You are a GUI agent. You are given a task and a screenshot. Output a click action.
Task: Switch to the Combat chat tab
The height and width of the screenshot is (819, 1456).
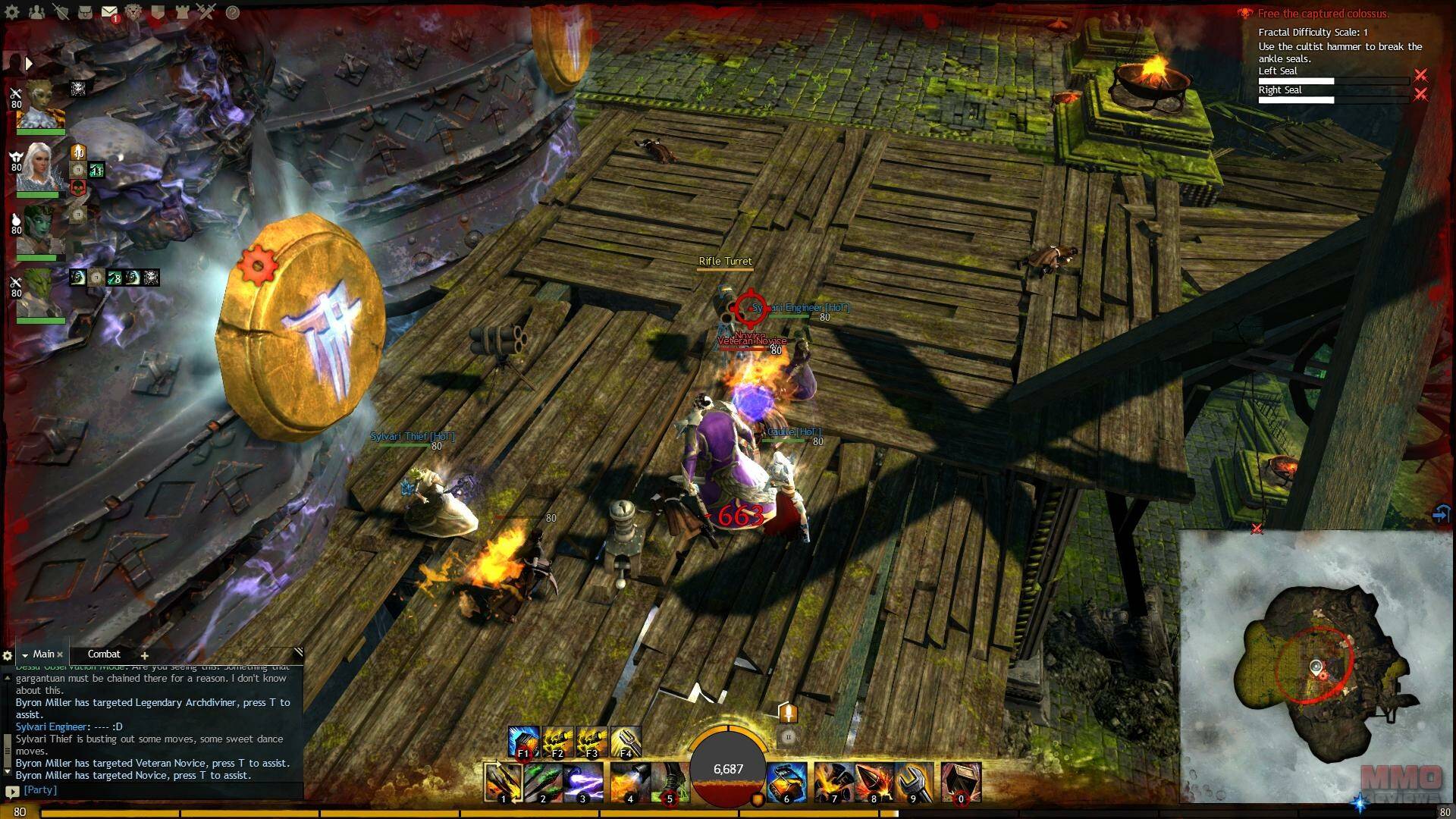coord(104,654)
